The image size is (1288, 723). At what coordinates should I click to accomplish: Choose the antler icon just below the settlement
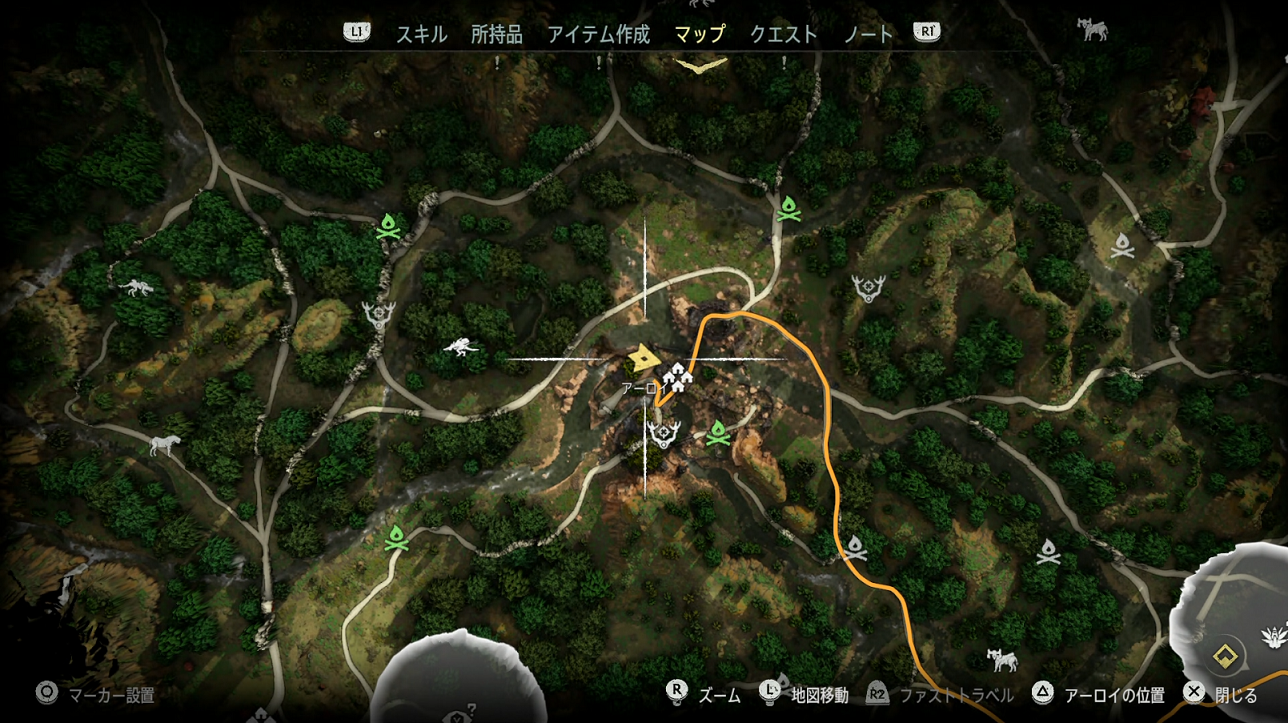[663, 433]
